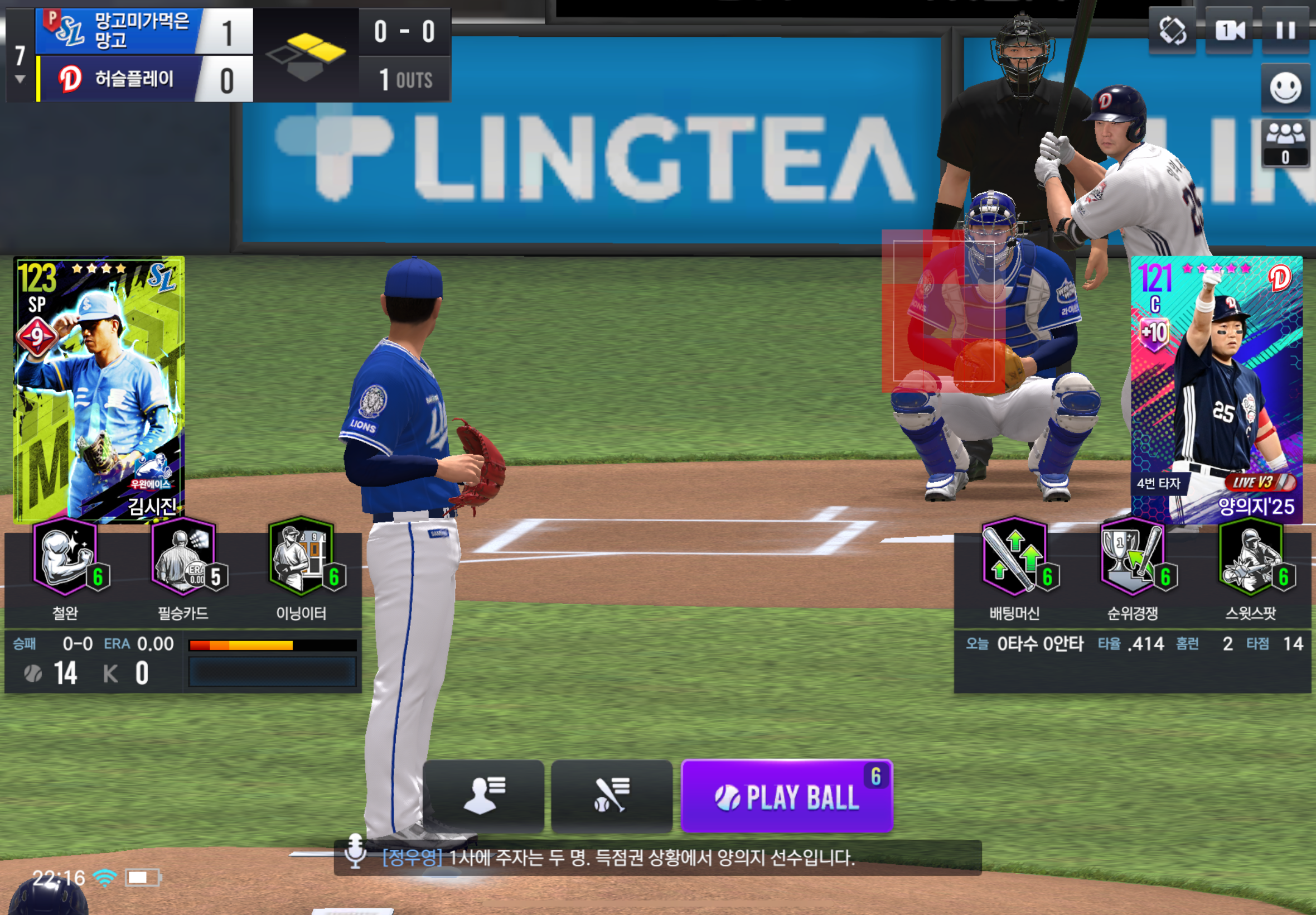Inspect the 스윗스팟 skill icon
The image size is (1316, 915).
click(x=1251, y=557)
